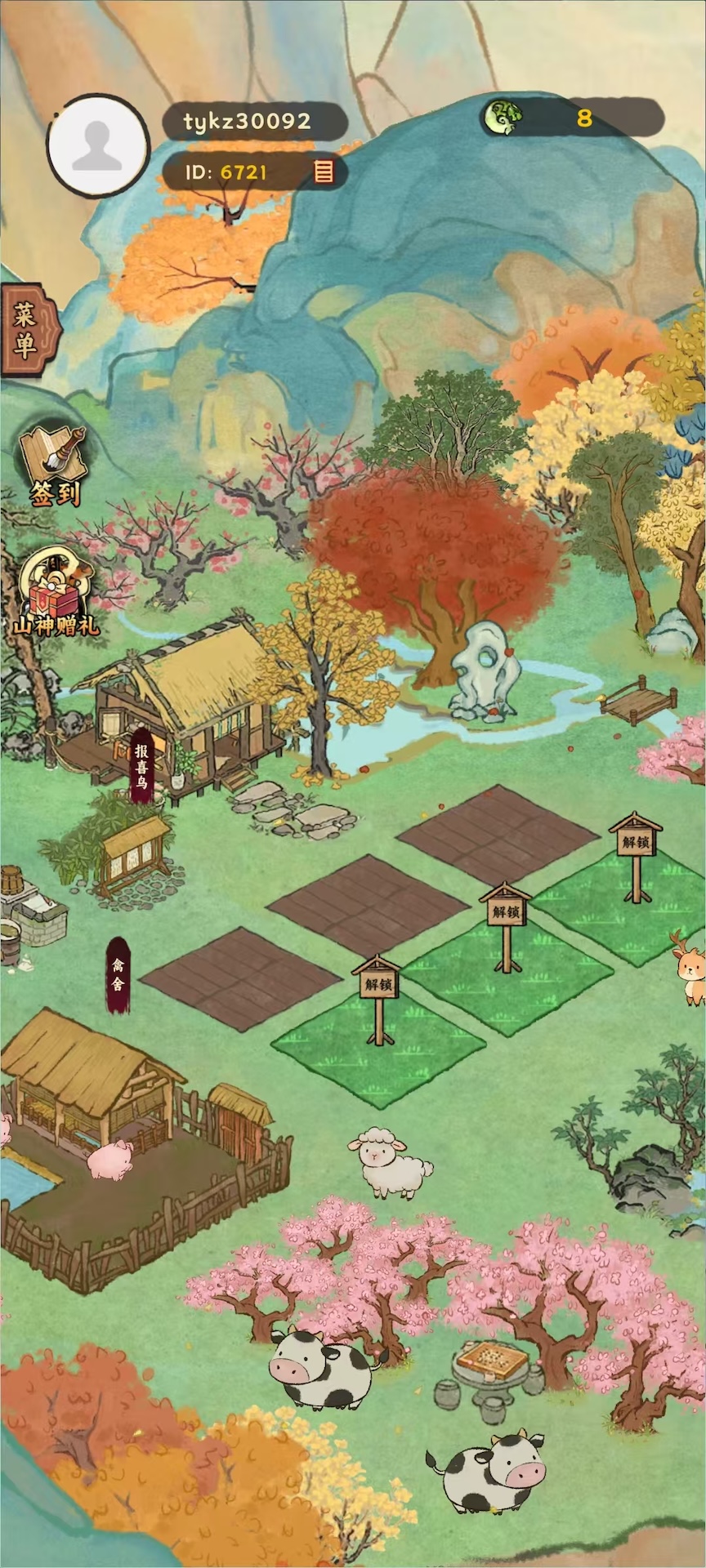The width and height of the screenshot is (706, 1568).
Task: Open the 签到 daily check-in
Action: tap(54, 467)
